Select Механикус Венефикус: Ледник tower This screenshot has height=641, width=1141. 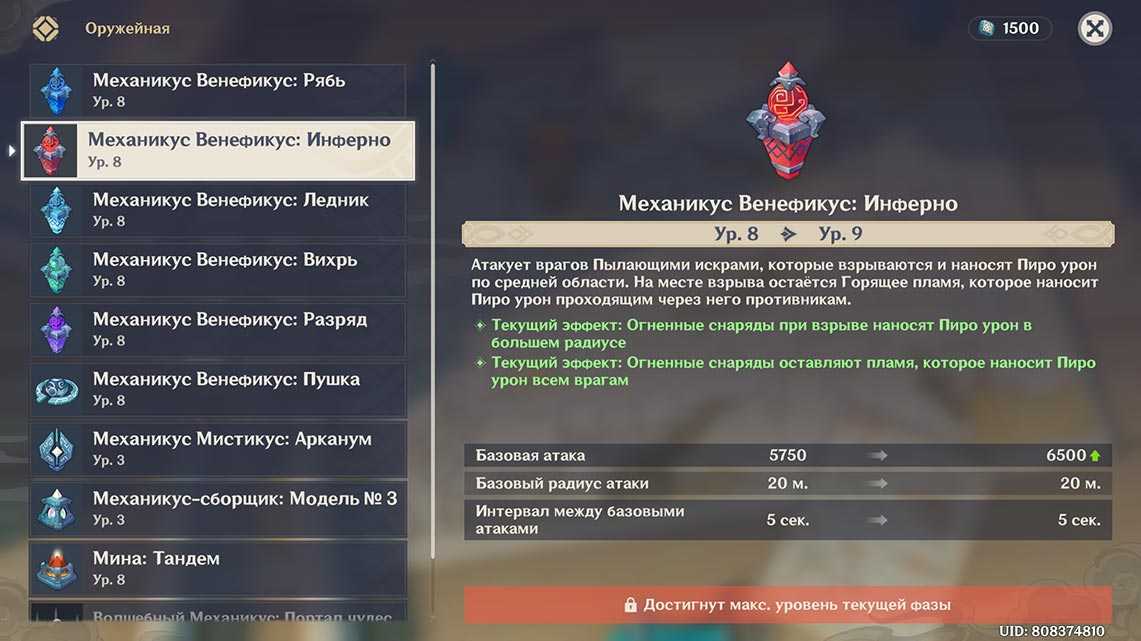218,210
